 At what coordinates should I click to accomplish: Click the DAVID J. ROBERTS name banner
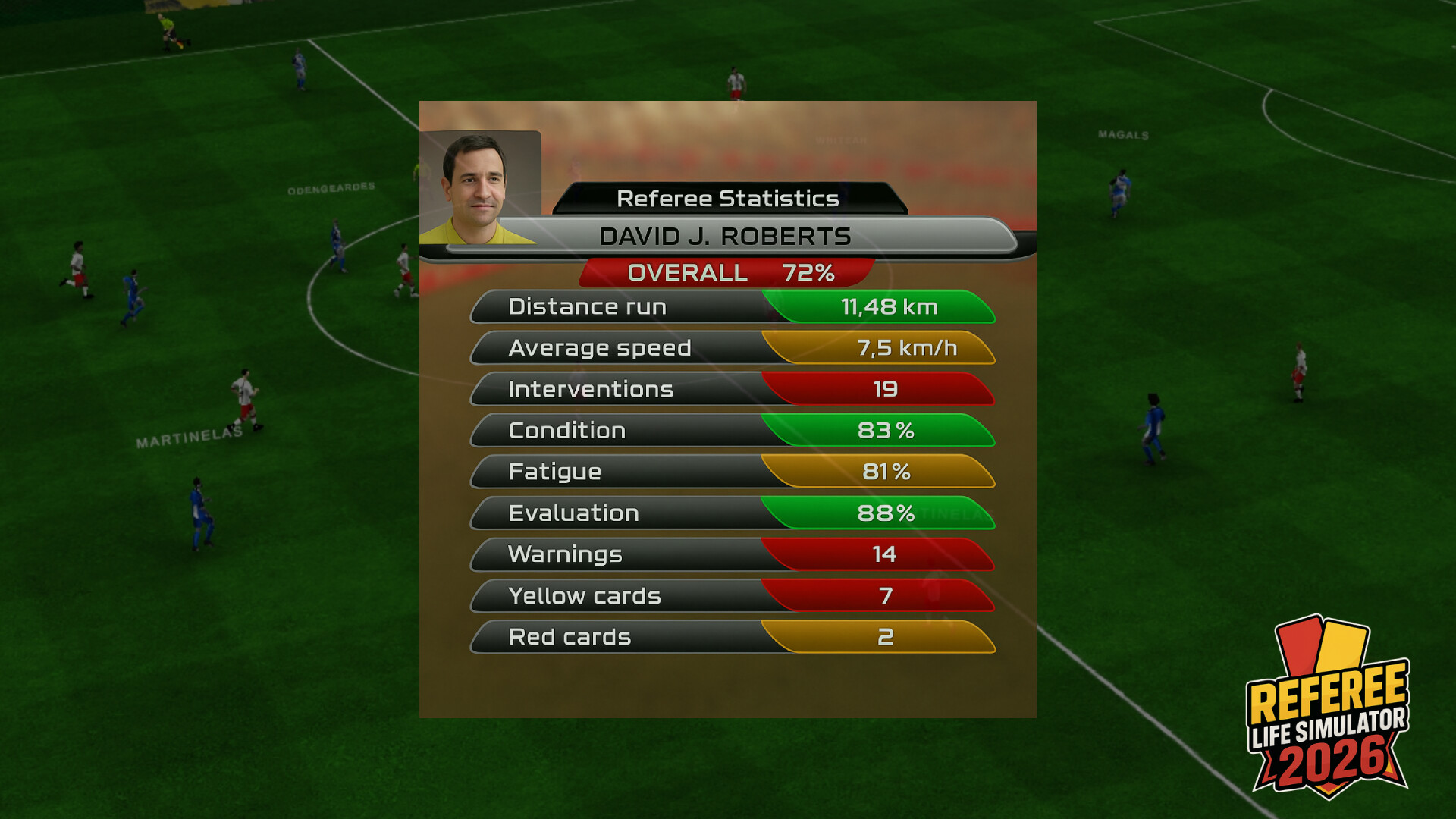(x=726, y=236)
